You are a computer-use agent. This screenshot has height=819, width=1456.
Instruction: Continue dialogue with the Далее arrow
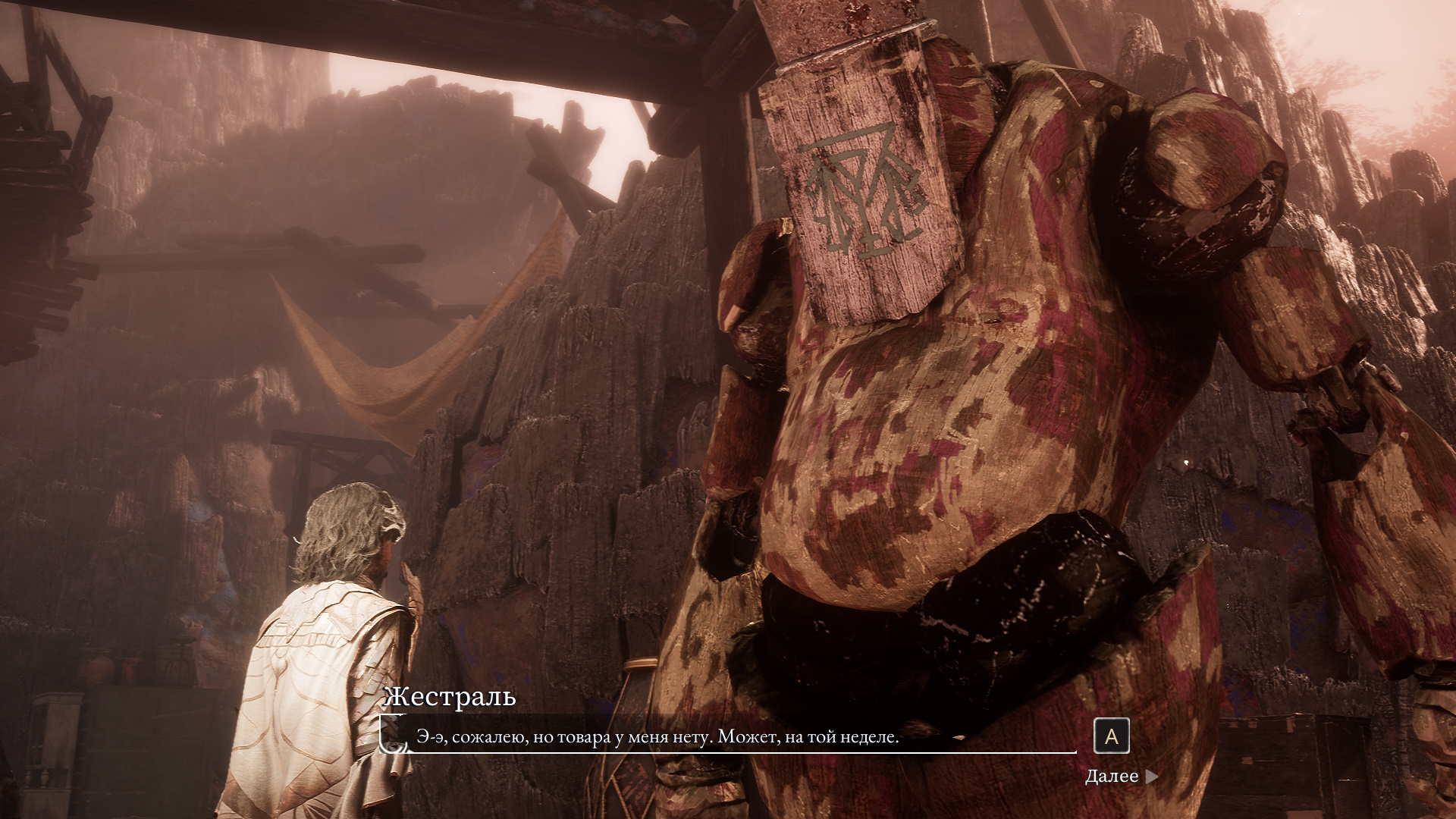1151,777
